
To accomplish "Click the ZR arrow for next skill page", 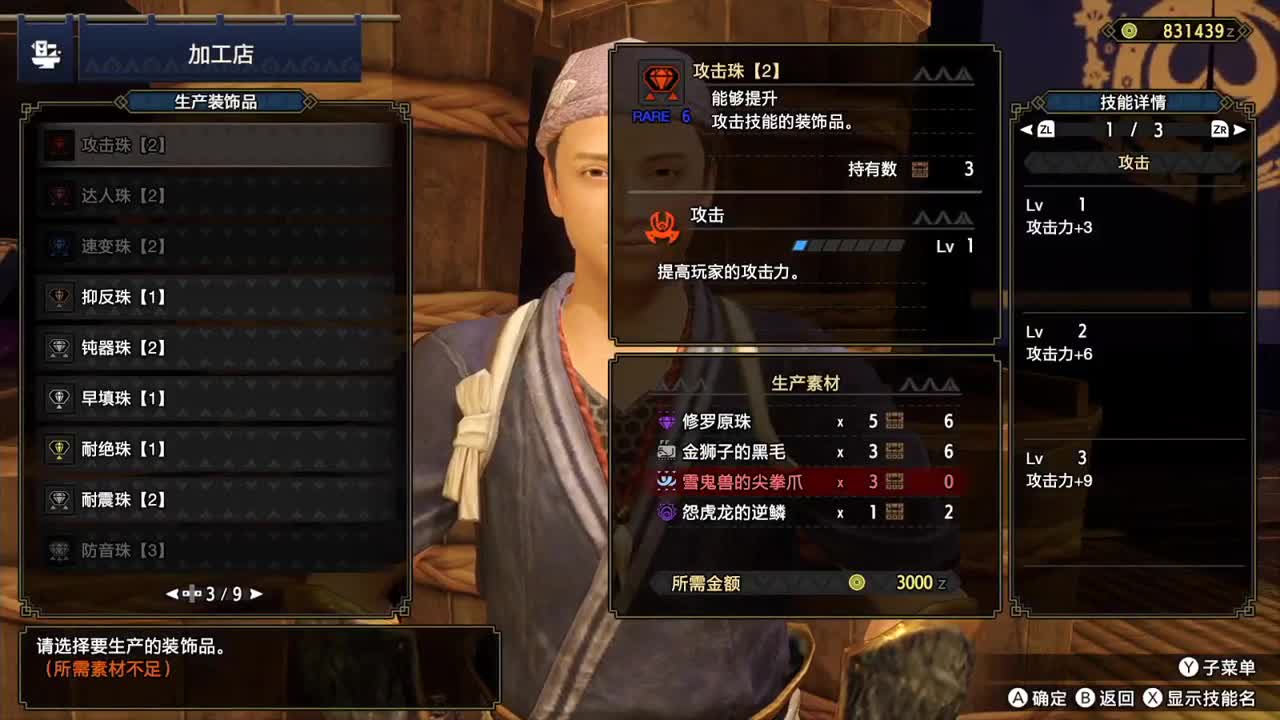I will (x=1230, y=128).
